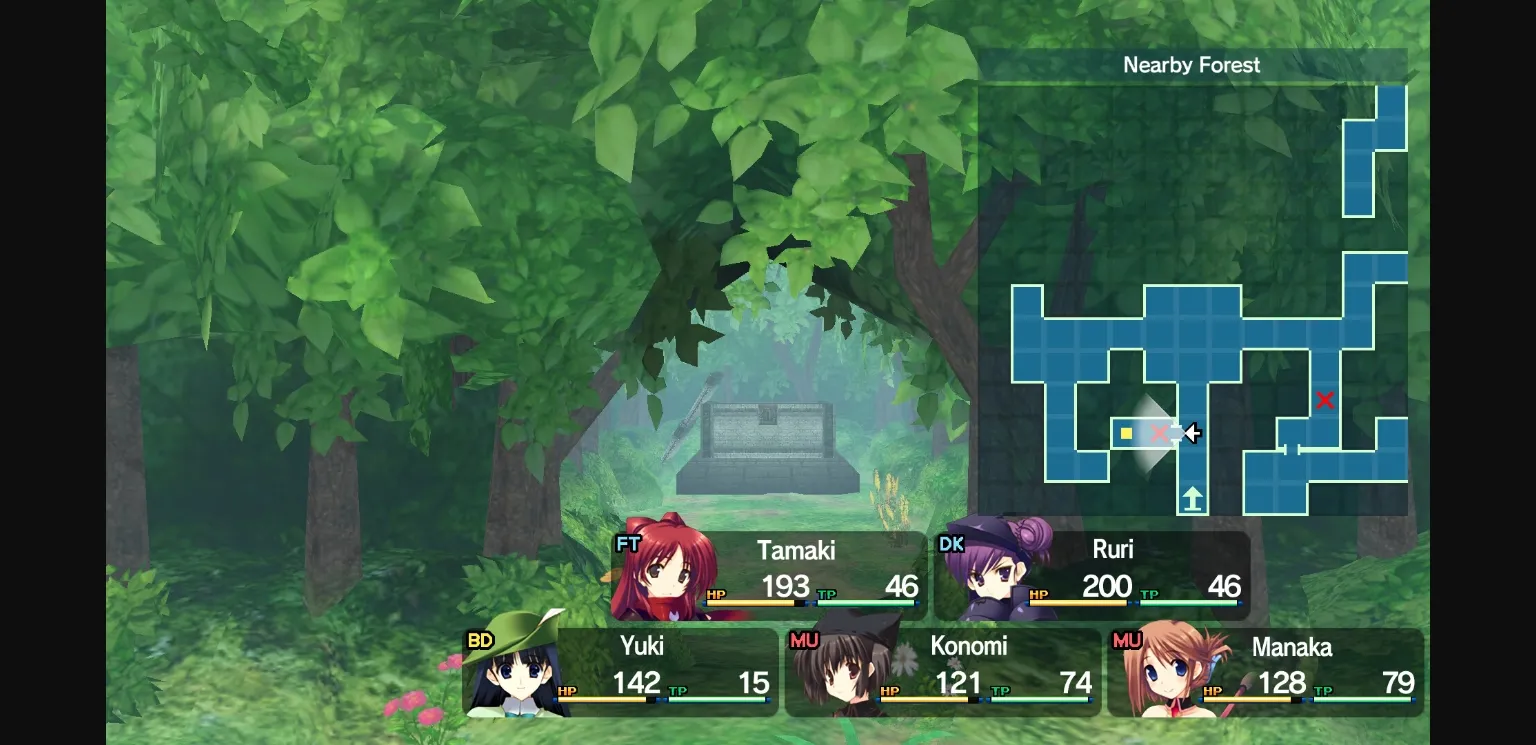Click the red X marker on the minimap's right side

pyautogui.click(x=1325, y=400)
